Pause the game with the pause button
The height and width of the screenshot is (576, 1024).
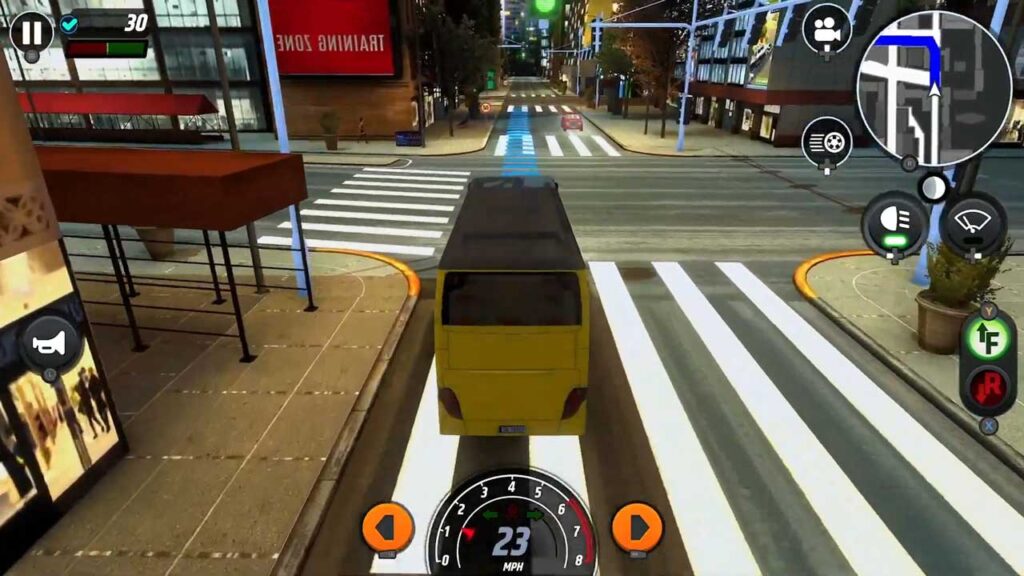pyautogui.click(x=31, y=32)
